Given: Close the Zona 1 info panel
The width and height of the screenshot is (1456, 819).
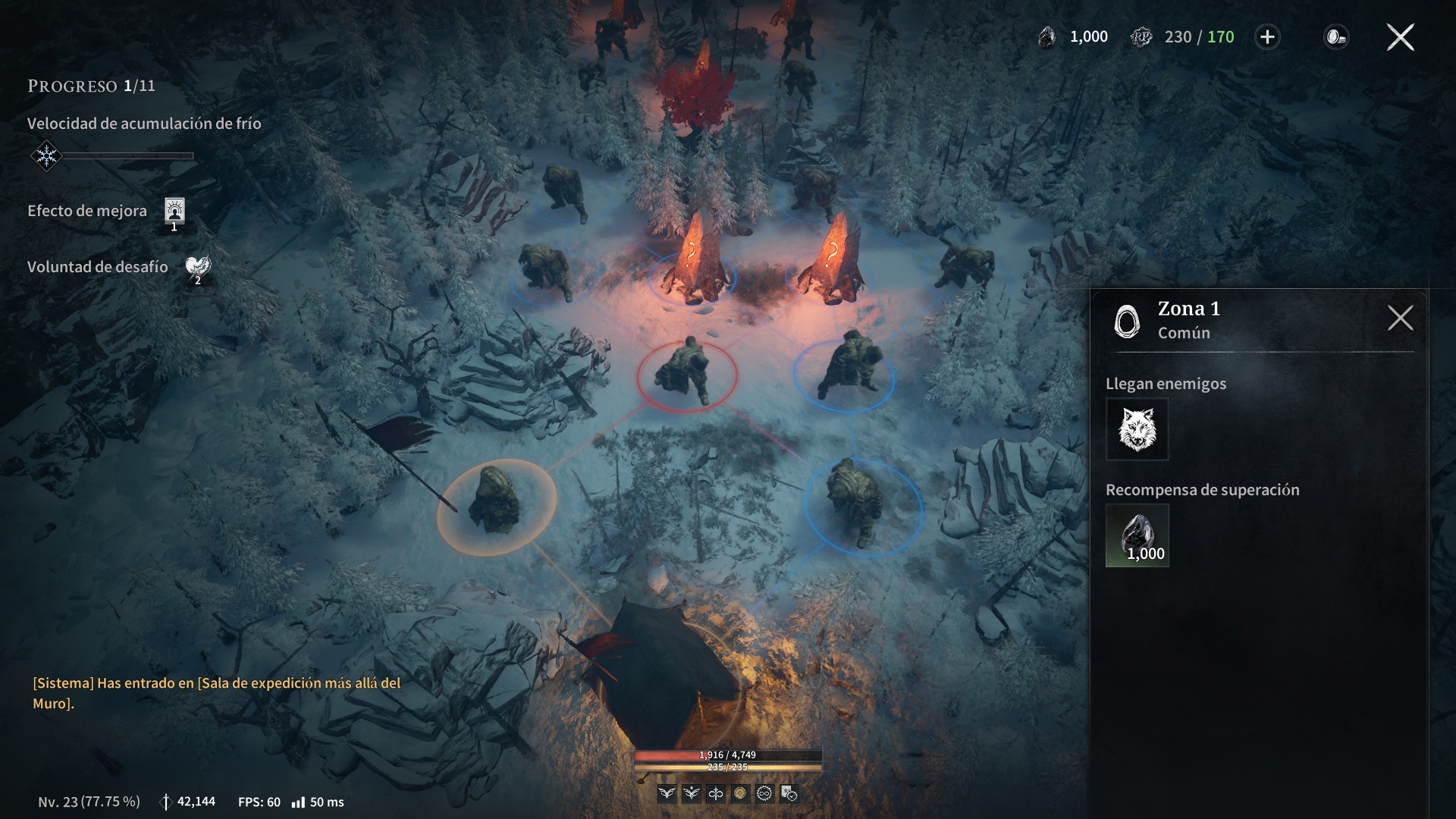Looking at the screenshot, I should (x=1400, y=318).
